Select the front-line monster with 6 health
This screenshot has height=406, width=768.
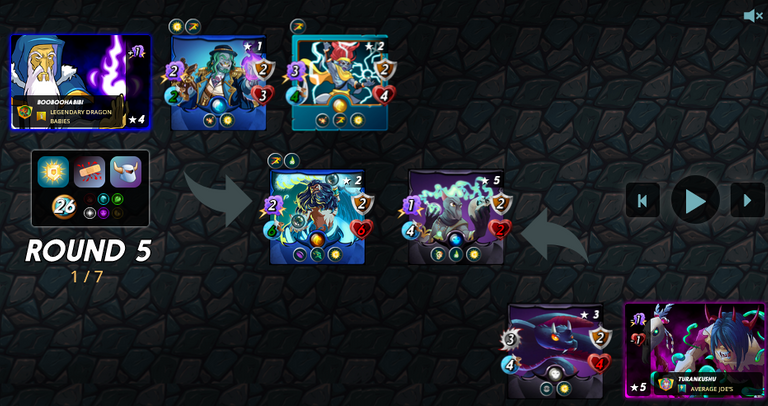(x=317, y=216)
